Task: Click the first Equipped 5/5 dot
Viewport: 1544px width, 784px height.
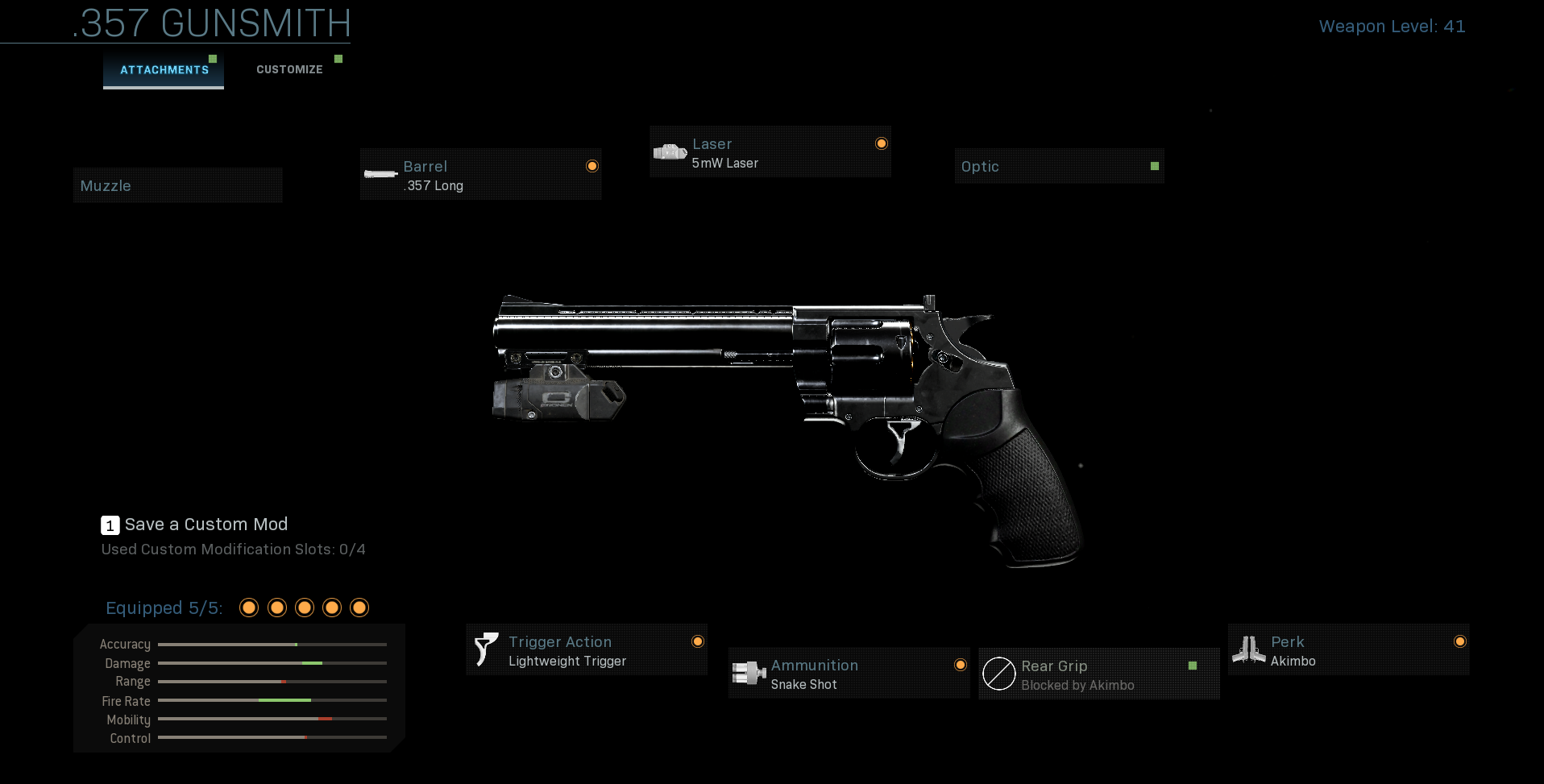Action: click(248, 608)
